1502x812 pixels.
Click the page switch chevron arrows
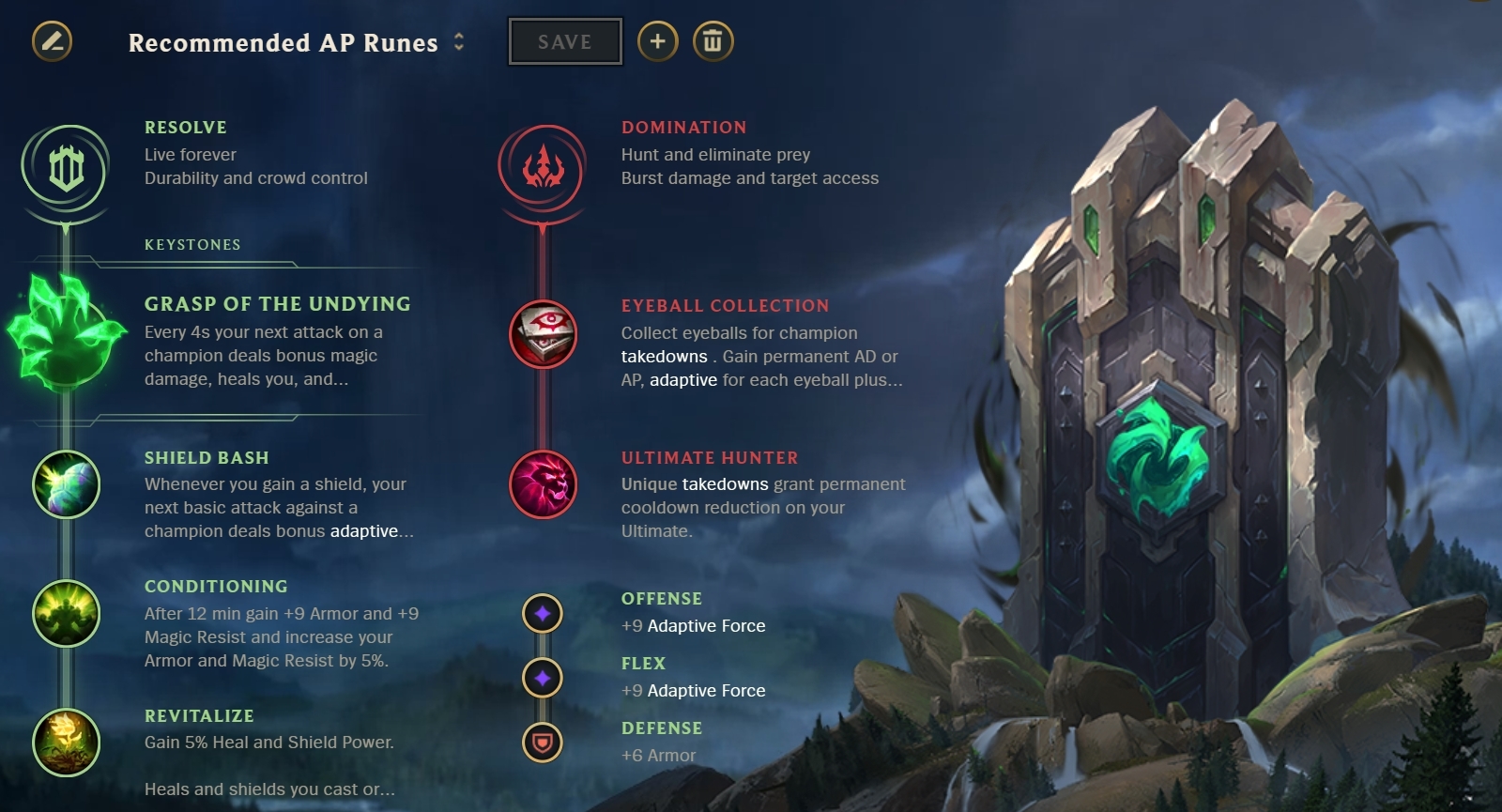coord(459,41)
